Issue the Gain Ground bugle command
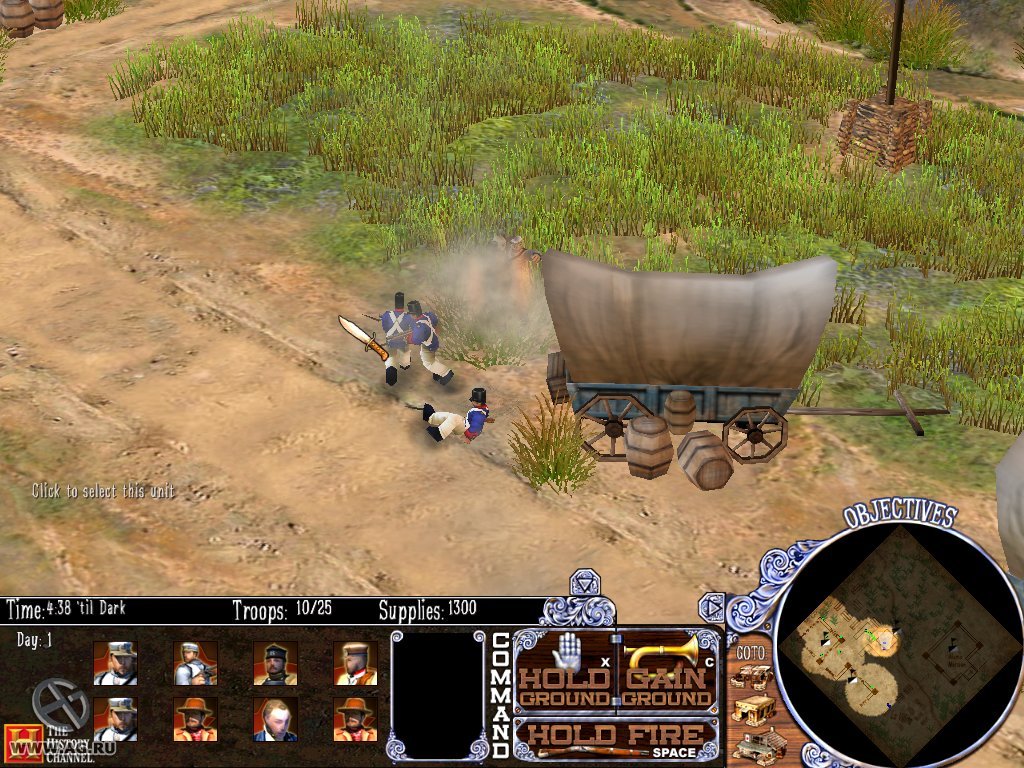Screen dimensions: 1024x768 (x=668, y=671)
